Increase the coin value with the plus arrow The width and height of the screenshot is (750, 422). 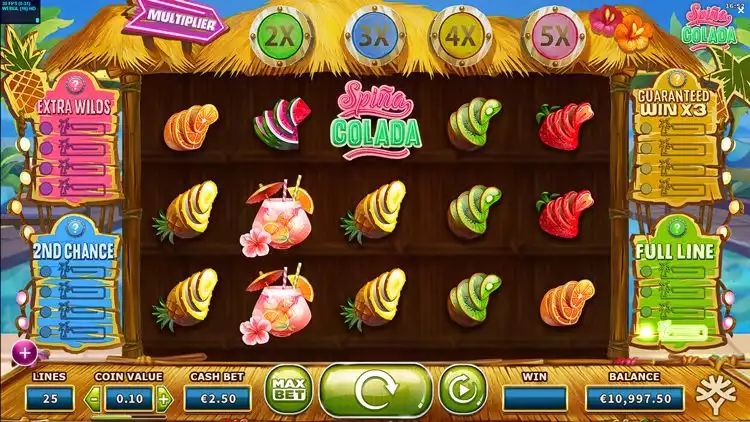[x=164, y=399]
